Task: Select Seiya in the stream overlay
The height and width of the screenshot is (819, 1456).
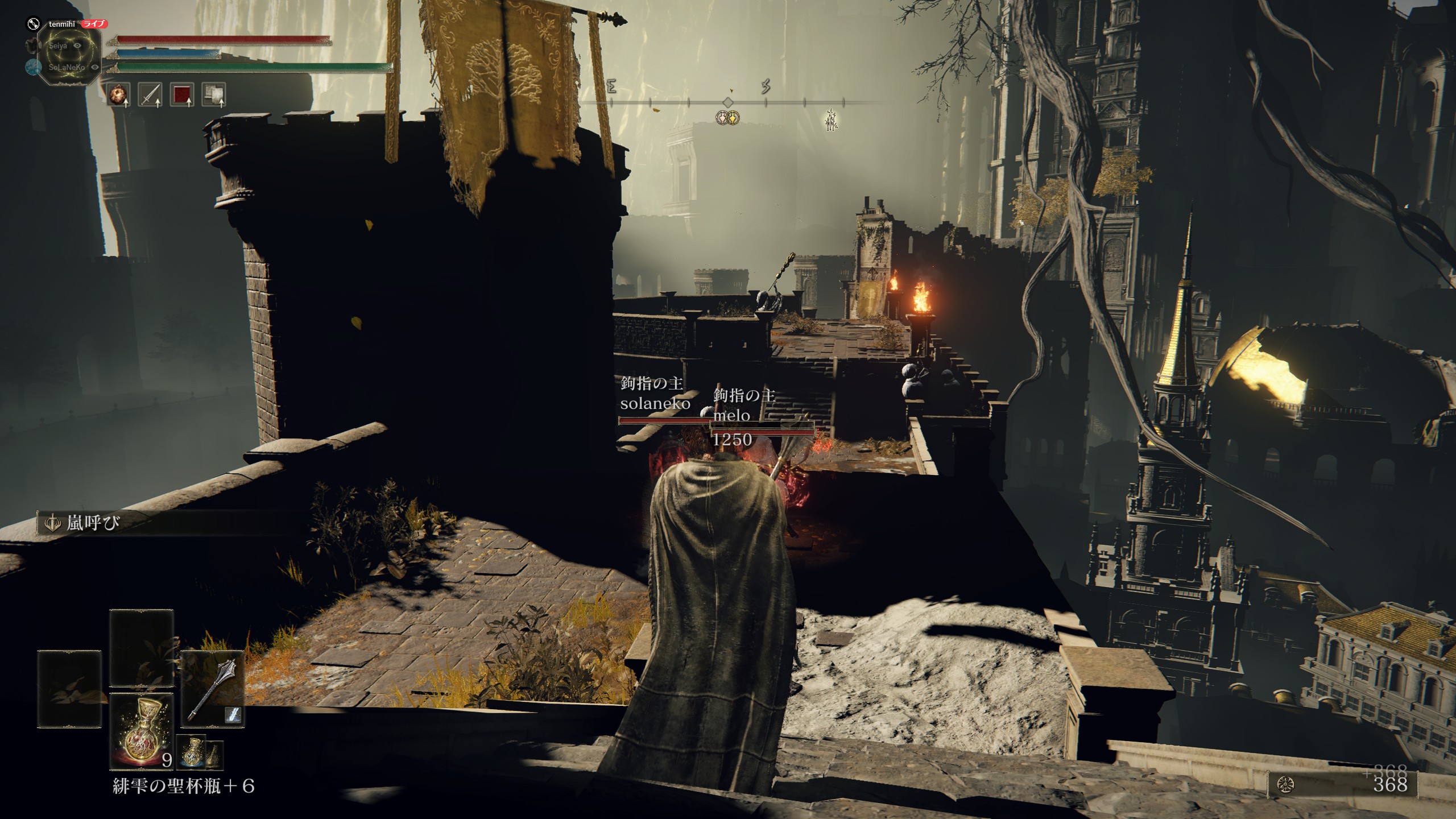Action: click(x=58, y=45)
